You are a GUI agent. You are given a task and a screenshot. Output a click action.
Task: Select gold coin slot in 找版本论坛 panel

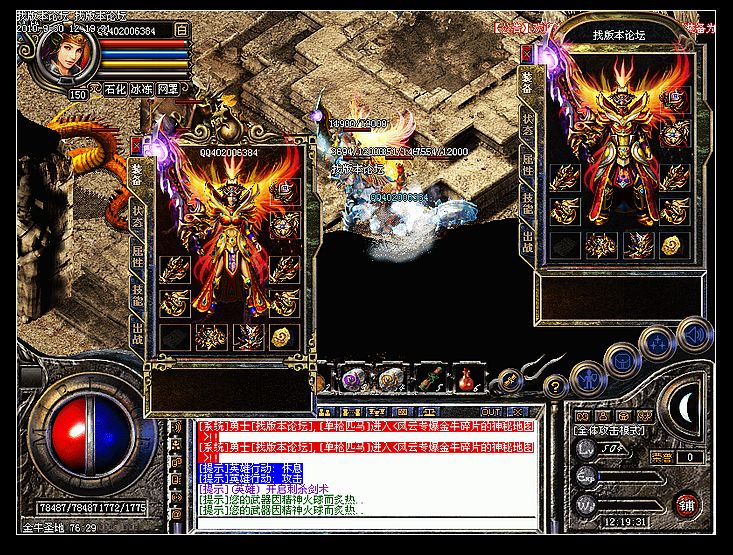pyautogui.click(x=674, y=245)
